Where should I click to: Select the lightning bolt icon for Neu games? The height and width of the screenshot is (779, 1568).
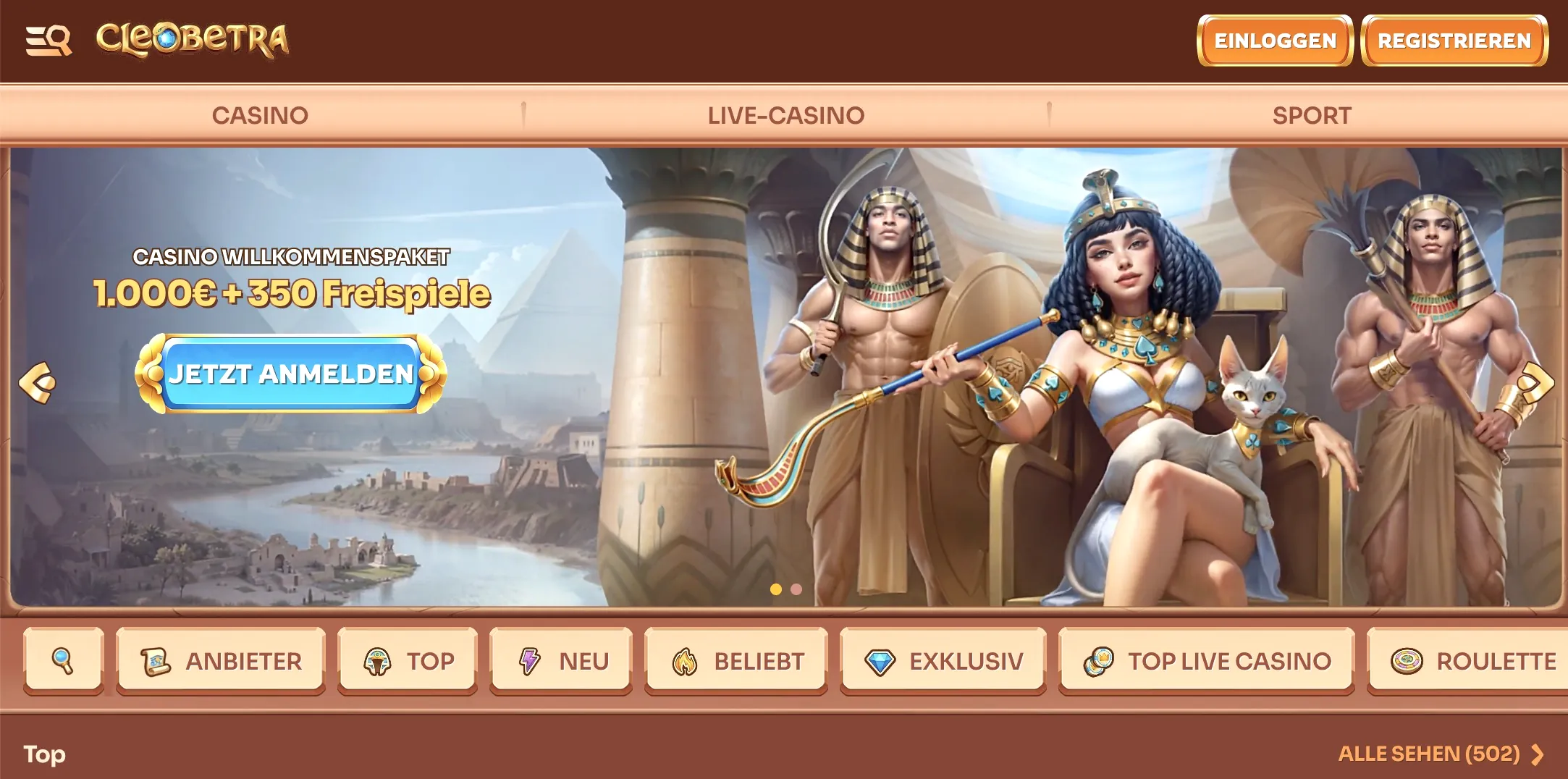(529, 660)
